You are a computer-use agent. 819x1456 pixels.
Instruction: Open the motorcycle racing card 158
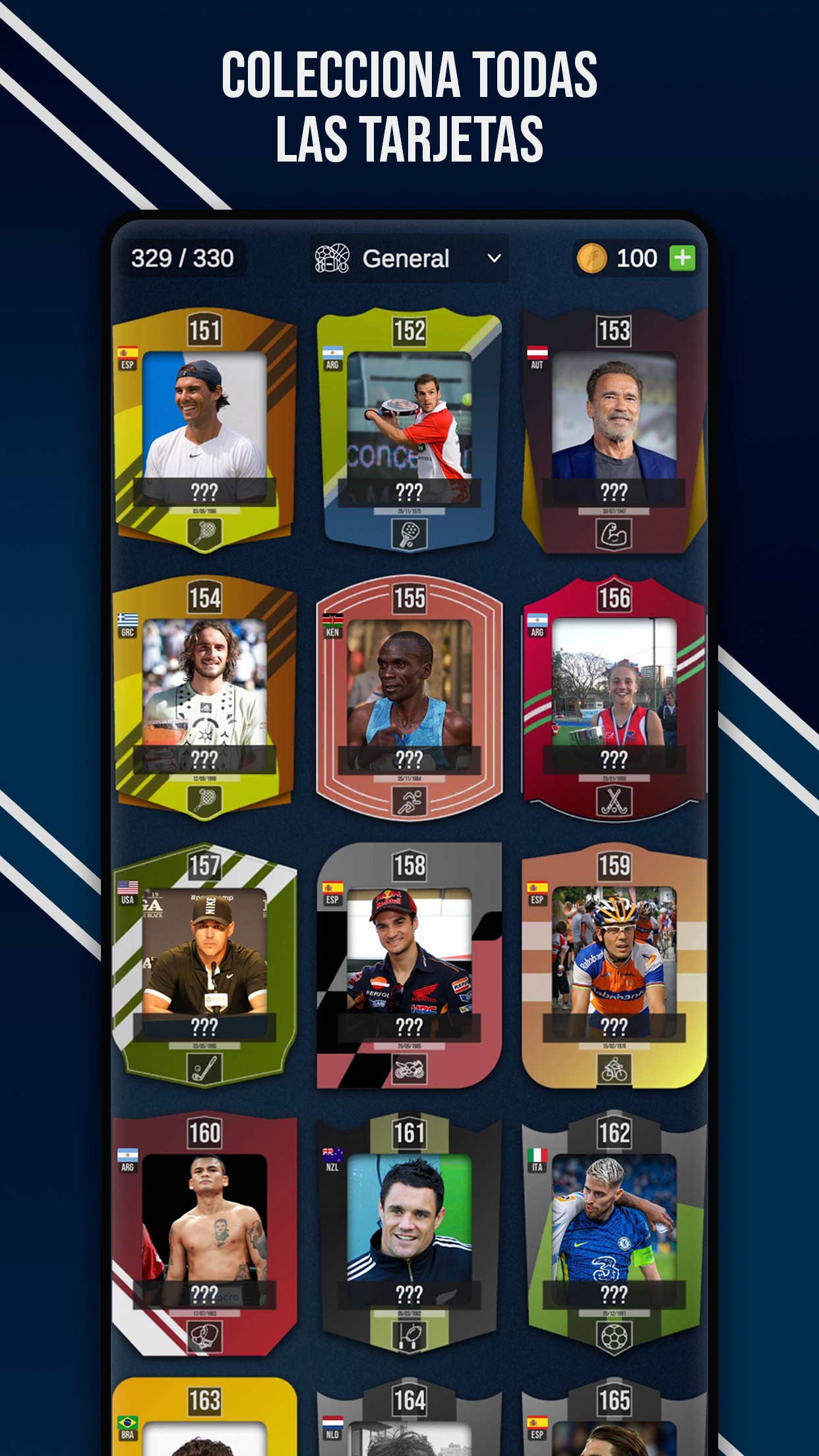click(409, 966)
